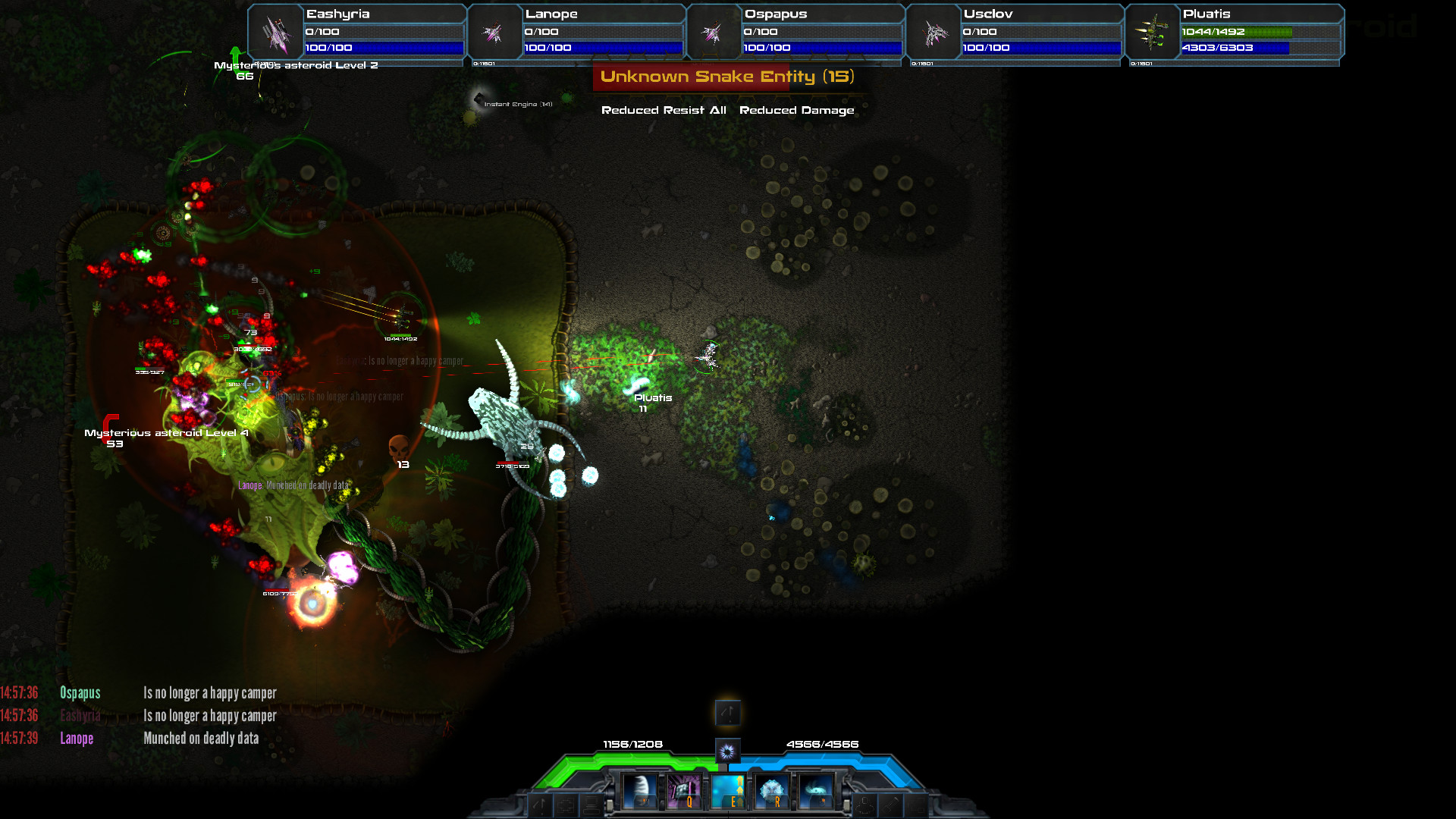The width and height of the screenshot is (1456, 819).
Task: Cast the R frost orb ability
Action: pyautogui.click(x=772, y=791)
